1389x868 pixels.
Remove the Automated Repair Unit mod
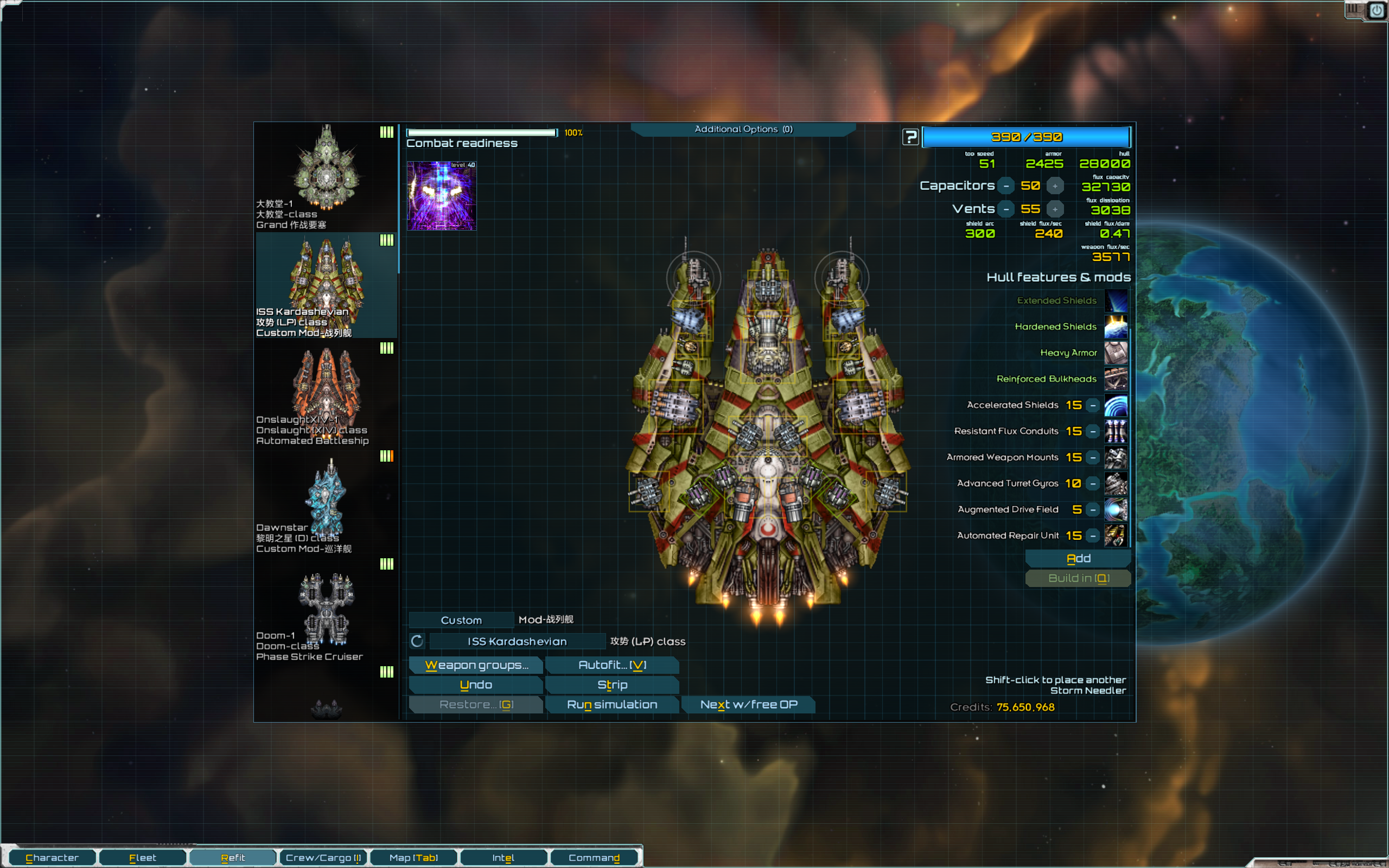[x=1093, y=535]
